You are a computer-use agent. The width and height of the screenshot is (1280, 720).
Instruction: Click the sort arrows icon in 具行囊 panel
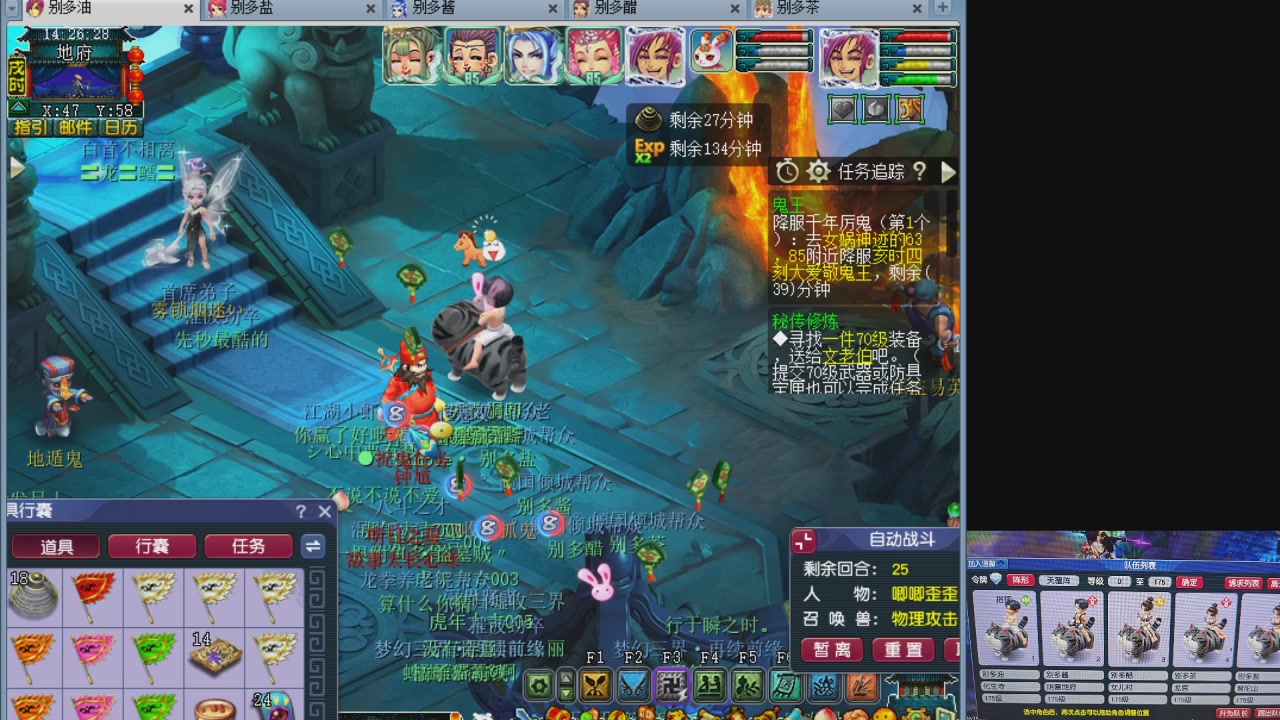point(311,546)
